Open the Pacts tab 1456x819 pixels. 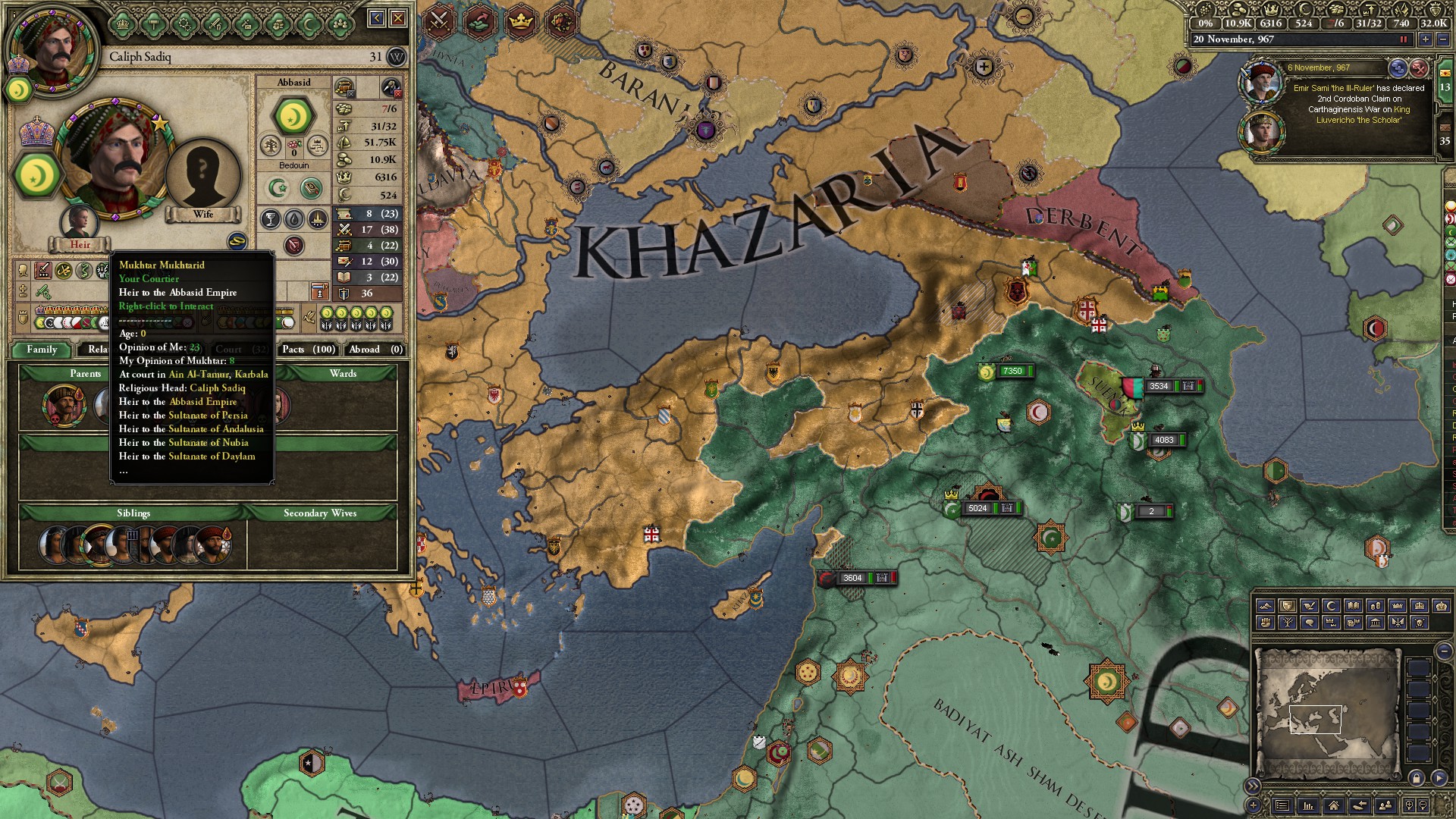(x=306, y=350)
